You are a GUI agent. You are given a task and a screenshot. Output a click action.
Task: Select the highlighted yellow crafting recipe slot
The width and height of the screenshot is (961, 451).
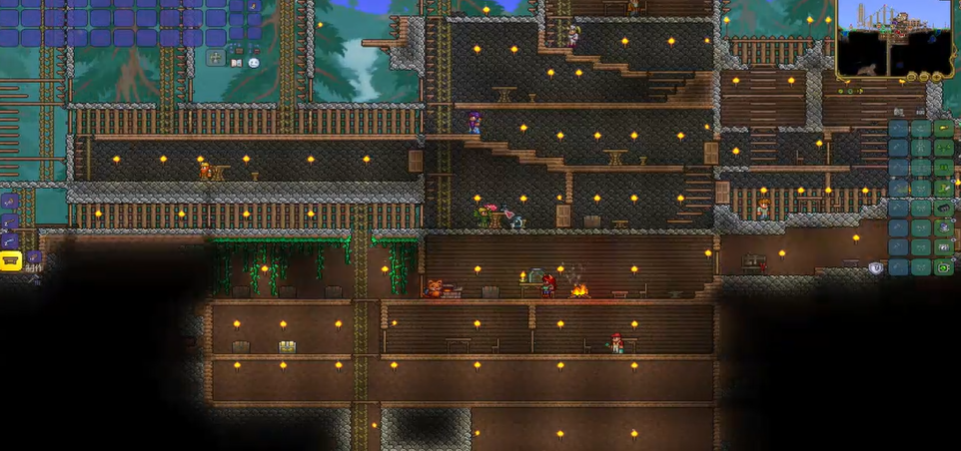click(11, 261)
